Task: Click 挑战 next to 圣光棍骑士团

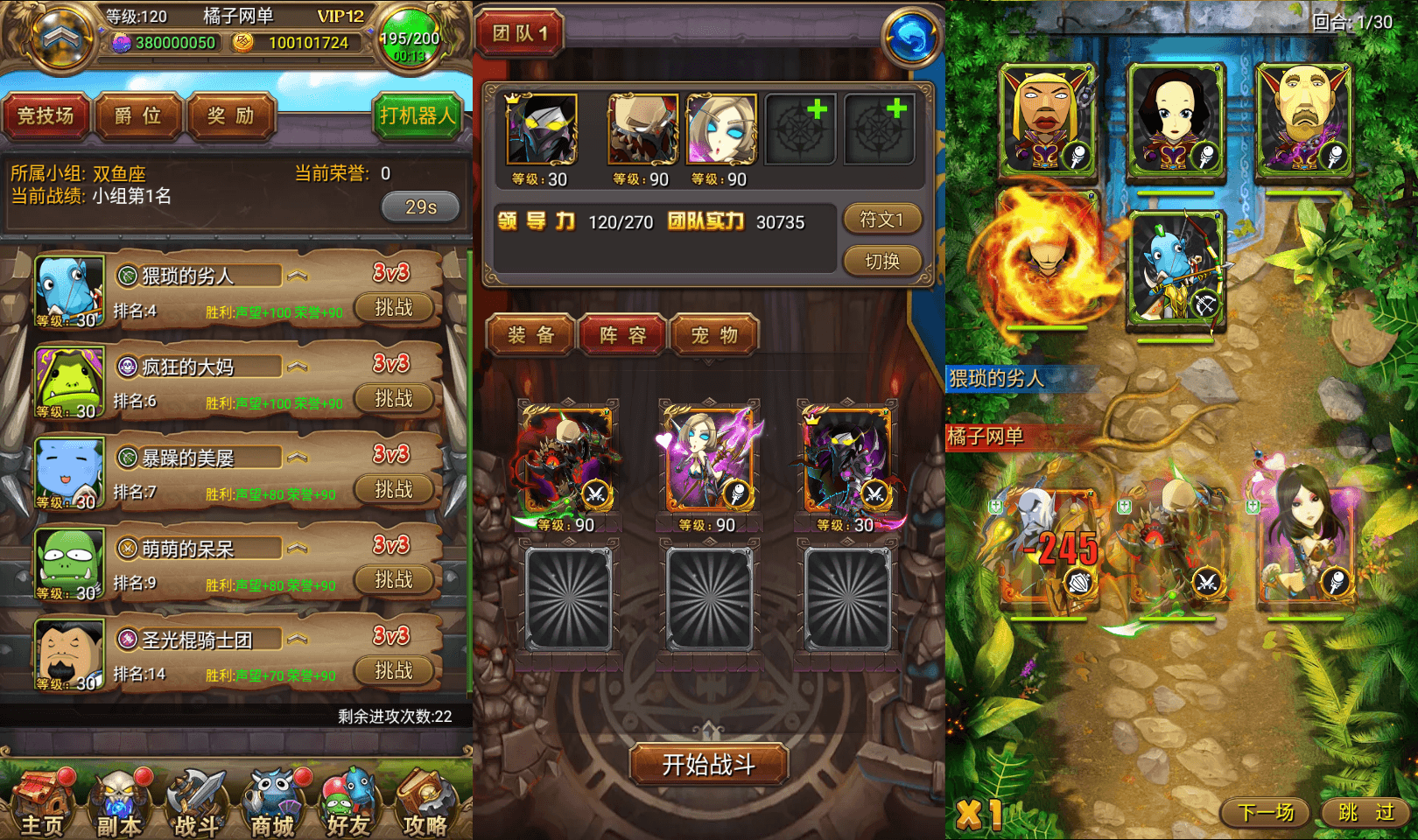Action: [396, 671]
